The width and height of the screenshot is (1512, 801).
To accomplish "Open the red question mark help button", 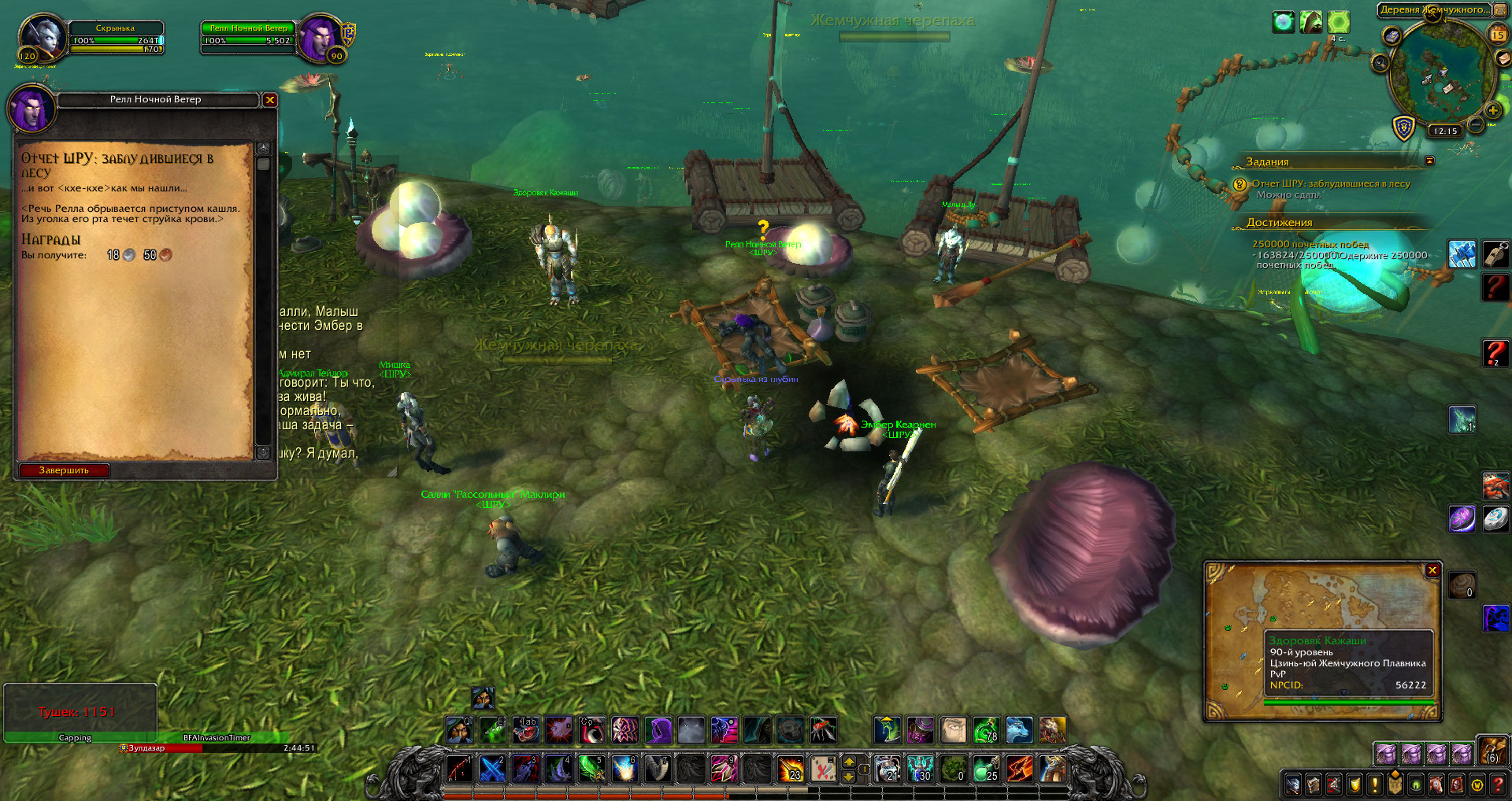I will 1498,784.
